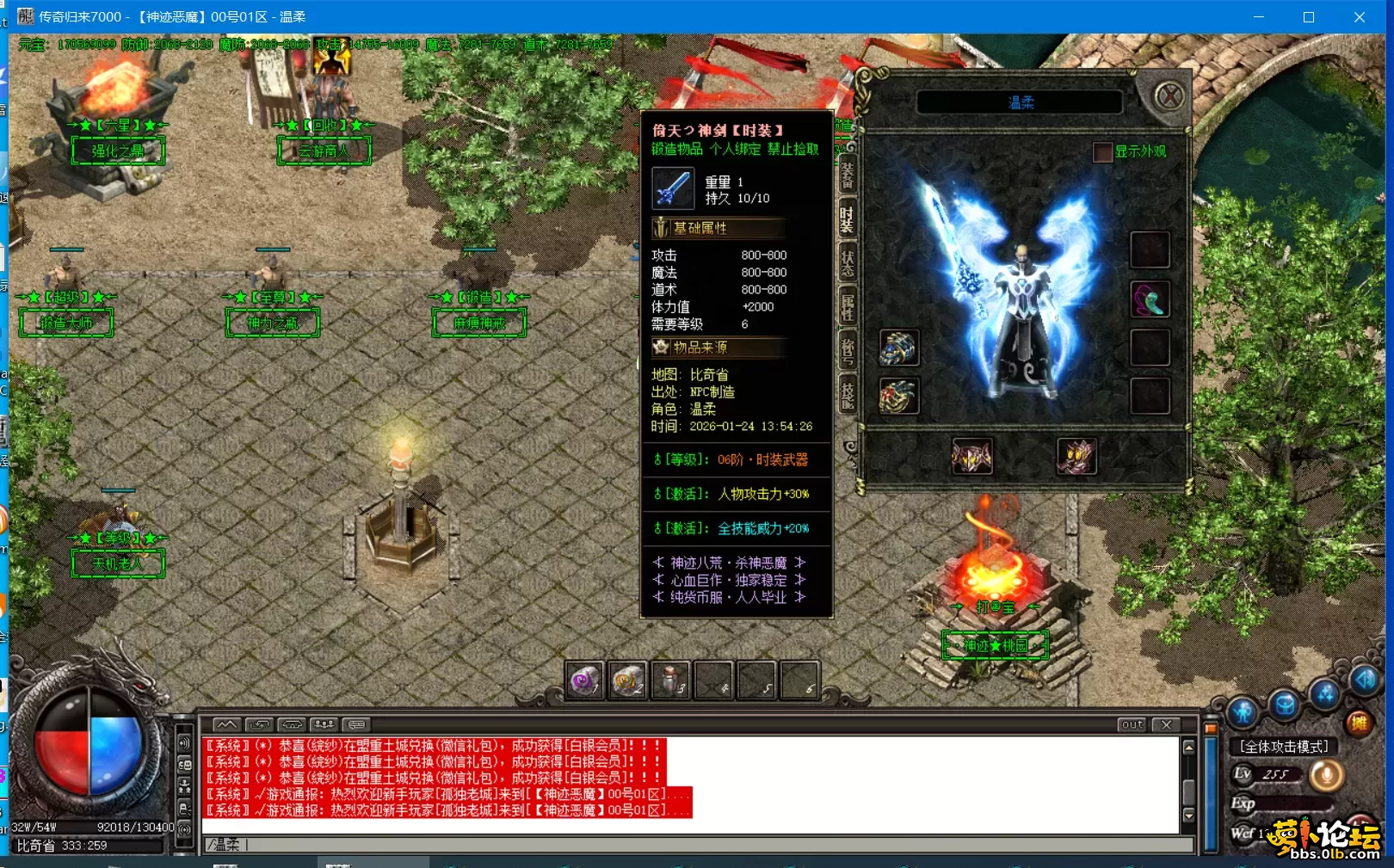Click the sparkling skills orb icon bottom right
This screenshot has width=1394, height=868.
[1325, 695]
